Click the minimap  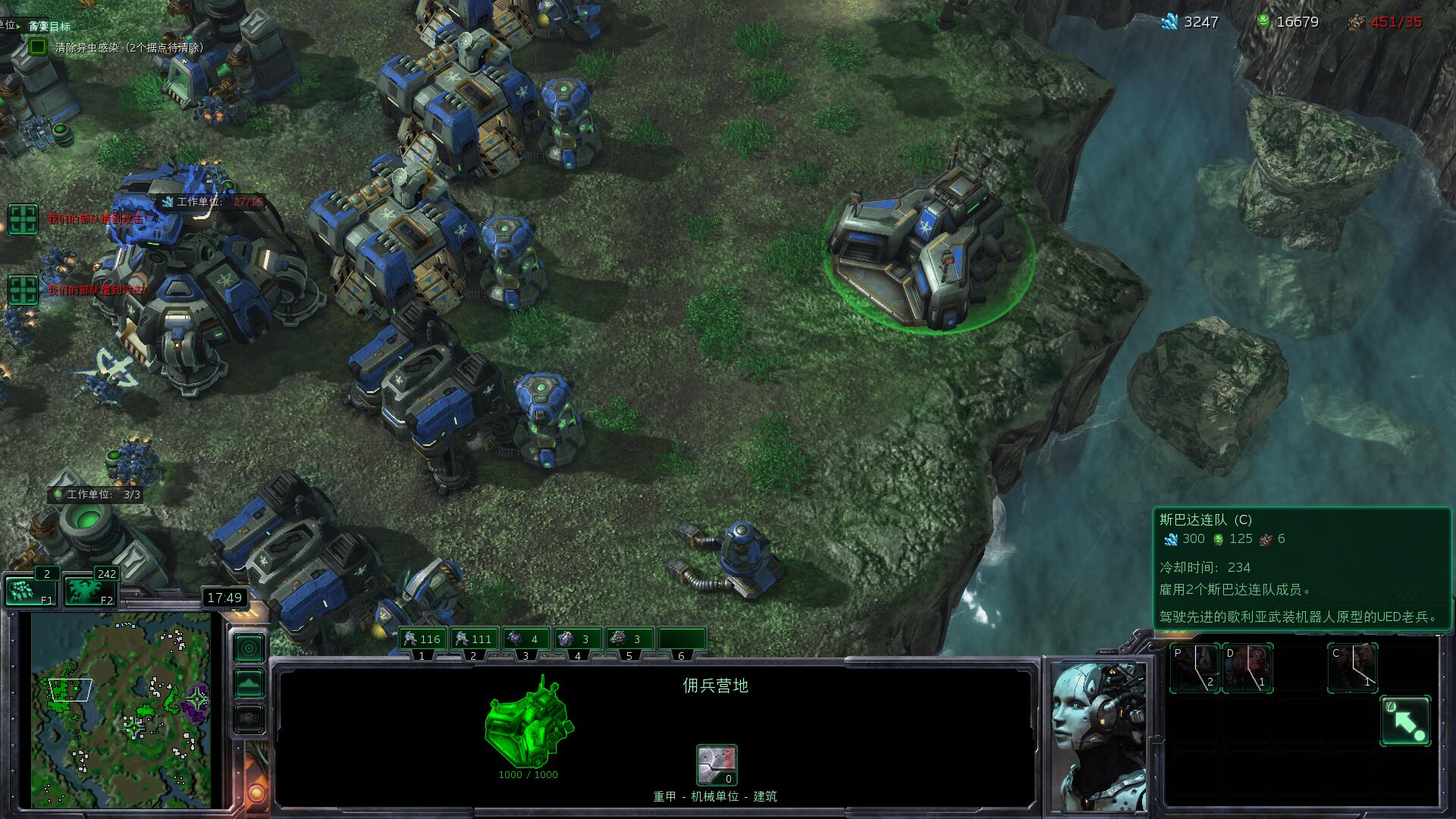[121, 709]
